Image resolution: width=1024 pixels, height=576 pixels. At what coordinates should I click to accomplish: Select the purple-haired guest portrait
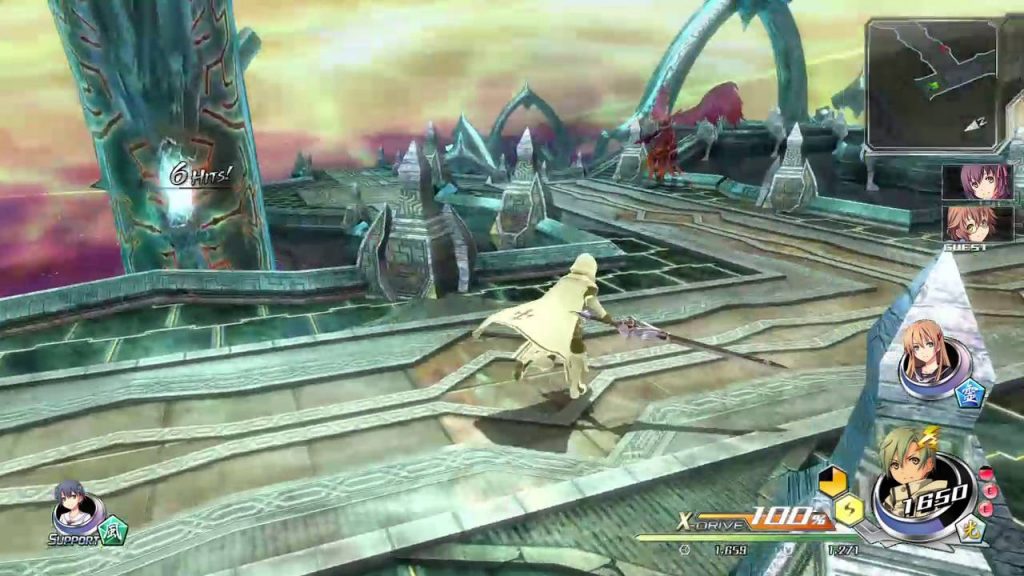977,182
